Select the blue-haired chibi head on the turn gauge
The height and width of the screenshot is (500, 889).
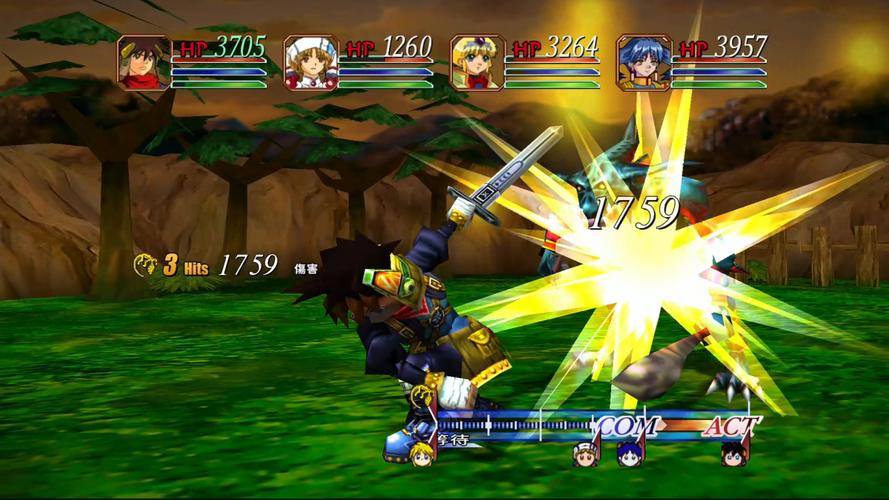(628, 455)
